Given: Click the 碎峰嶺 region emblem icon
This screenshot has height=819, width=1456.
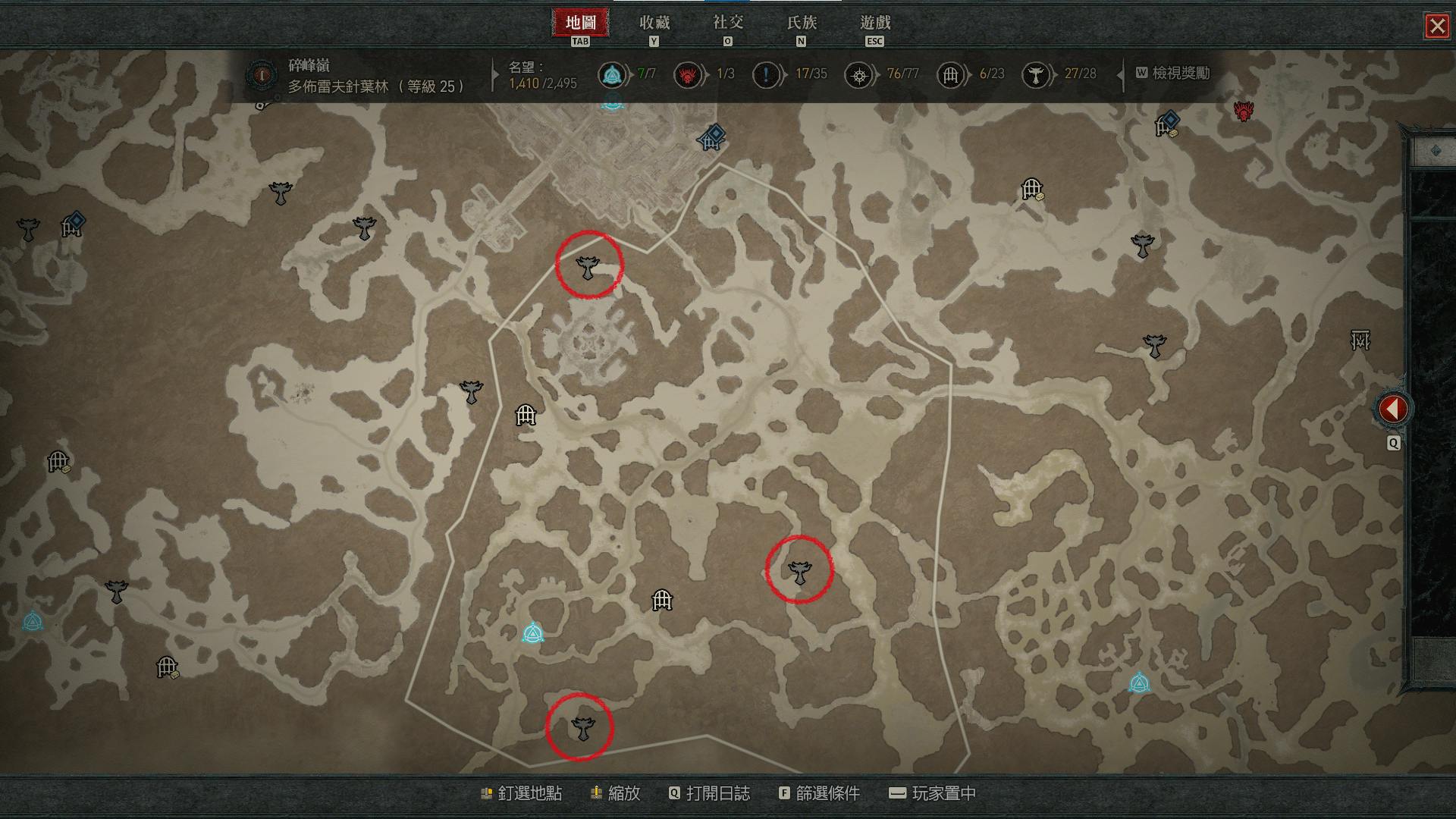Looking at the screenshot, I should coord(263,75).
